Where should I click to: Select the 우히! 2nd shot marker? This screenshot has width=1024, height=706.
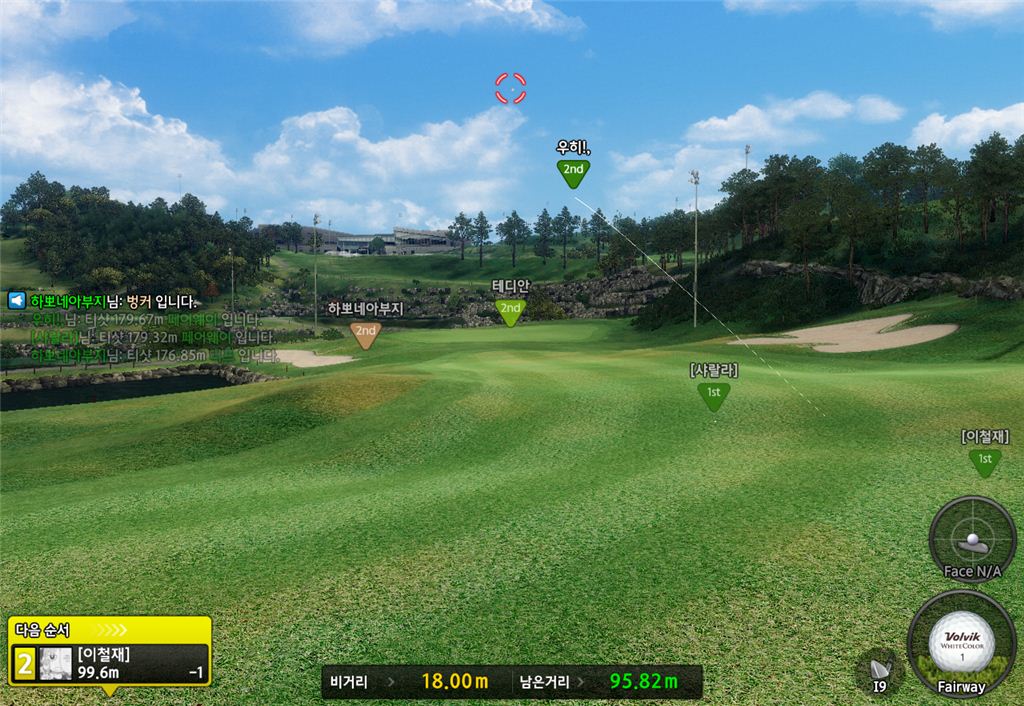coord(573,171)
